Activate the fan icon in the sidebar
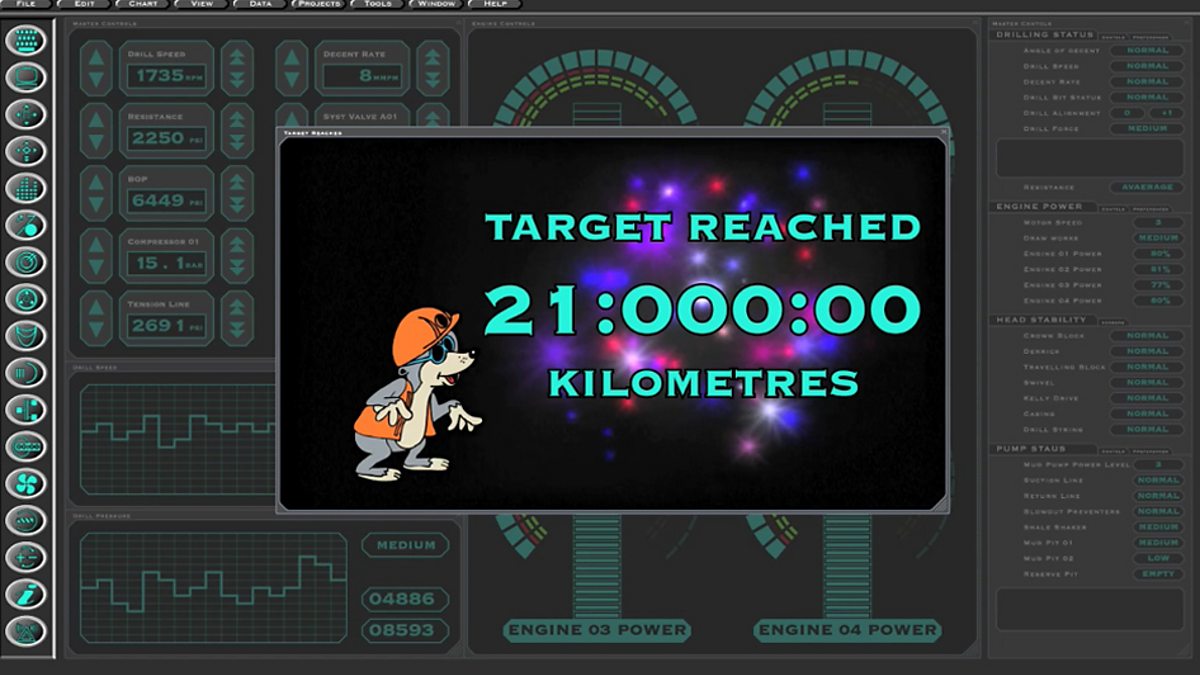The height and width of the screenshot is (675, 1200). (26, 484)
